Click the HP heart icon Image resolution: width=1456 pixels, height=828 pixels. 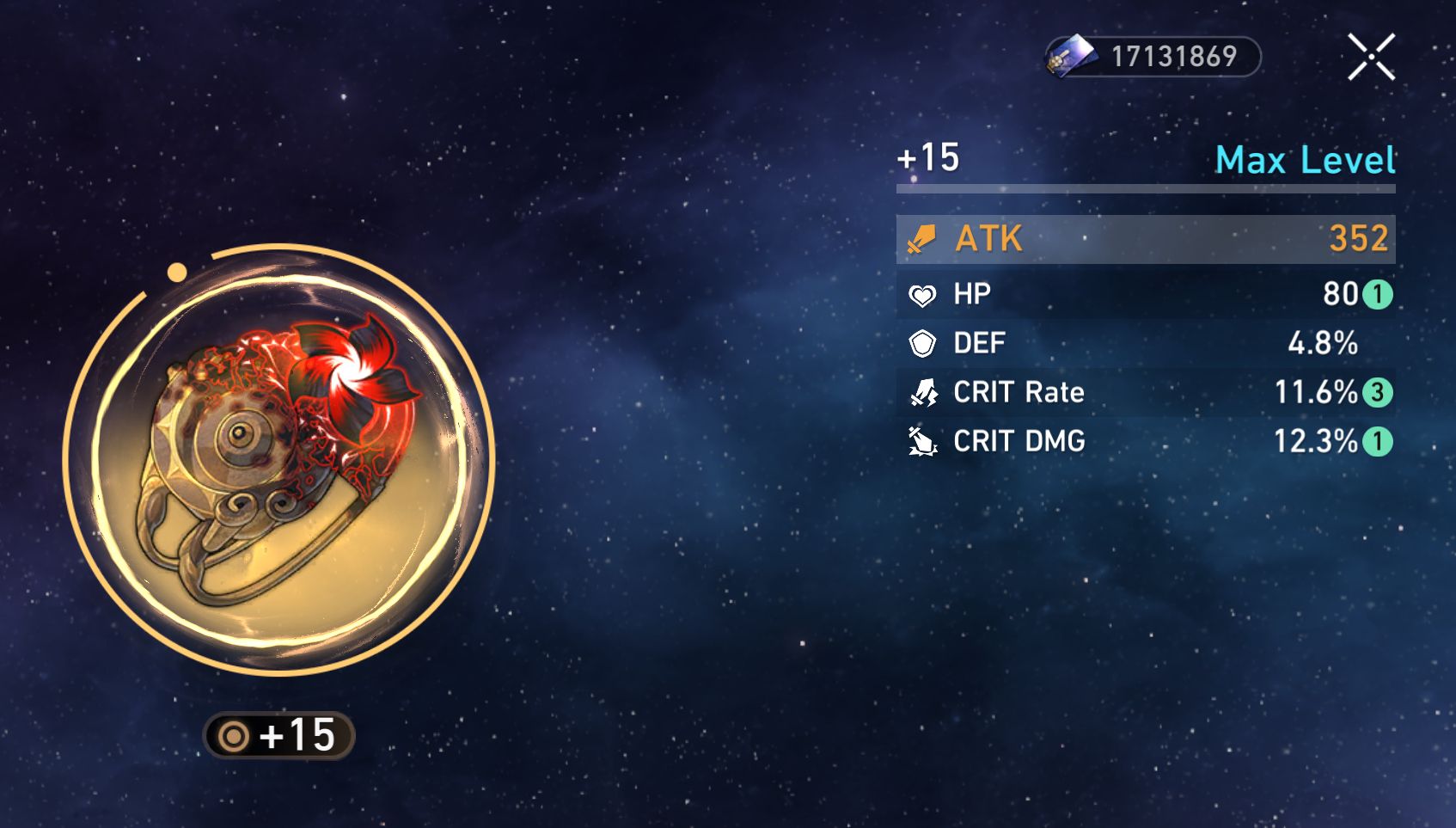click(x=922, y=293)
